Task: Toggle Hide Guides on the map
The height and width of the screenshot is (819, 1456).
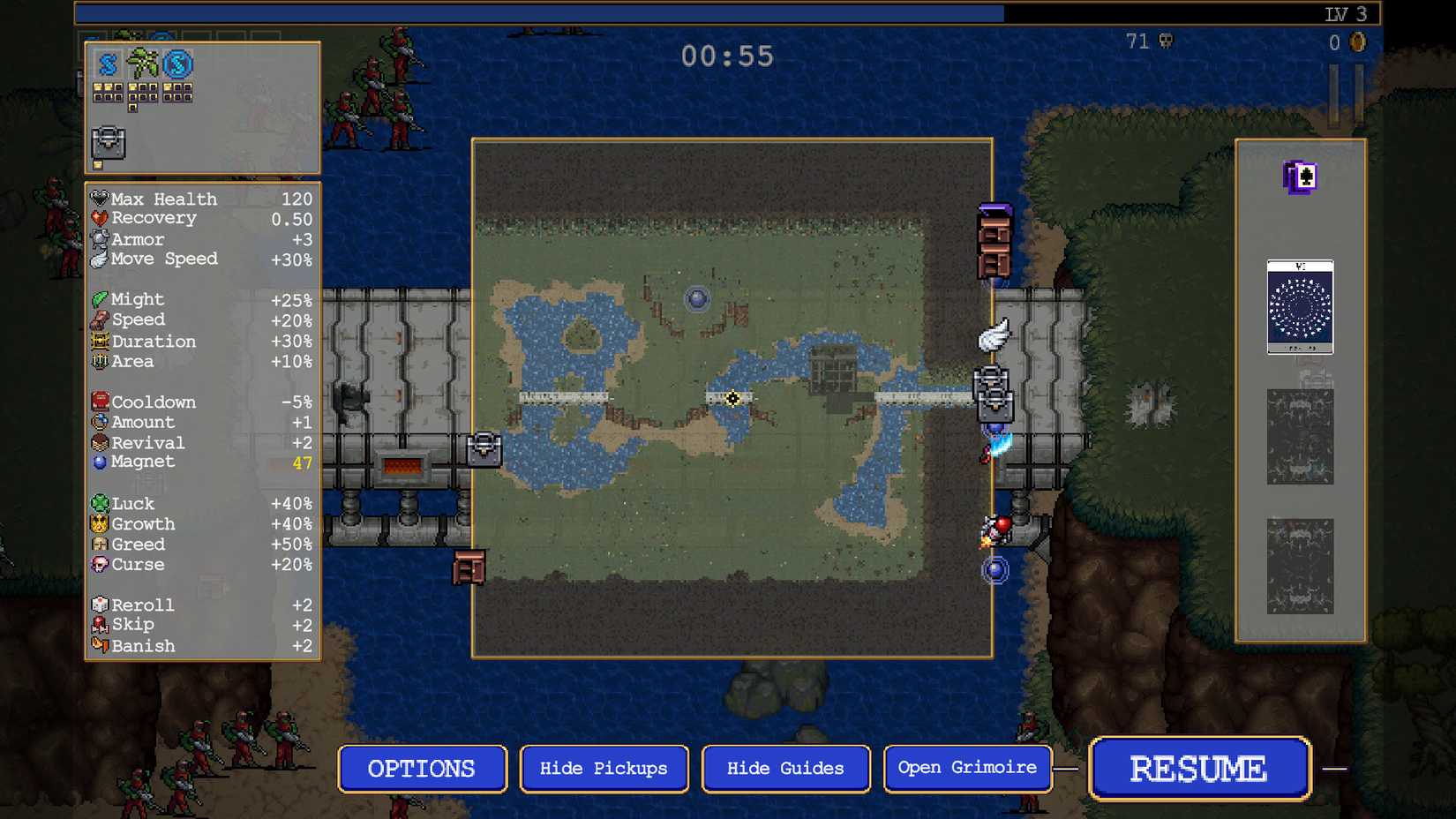Action: 785,768
